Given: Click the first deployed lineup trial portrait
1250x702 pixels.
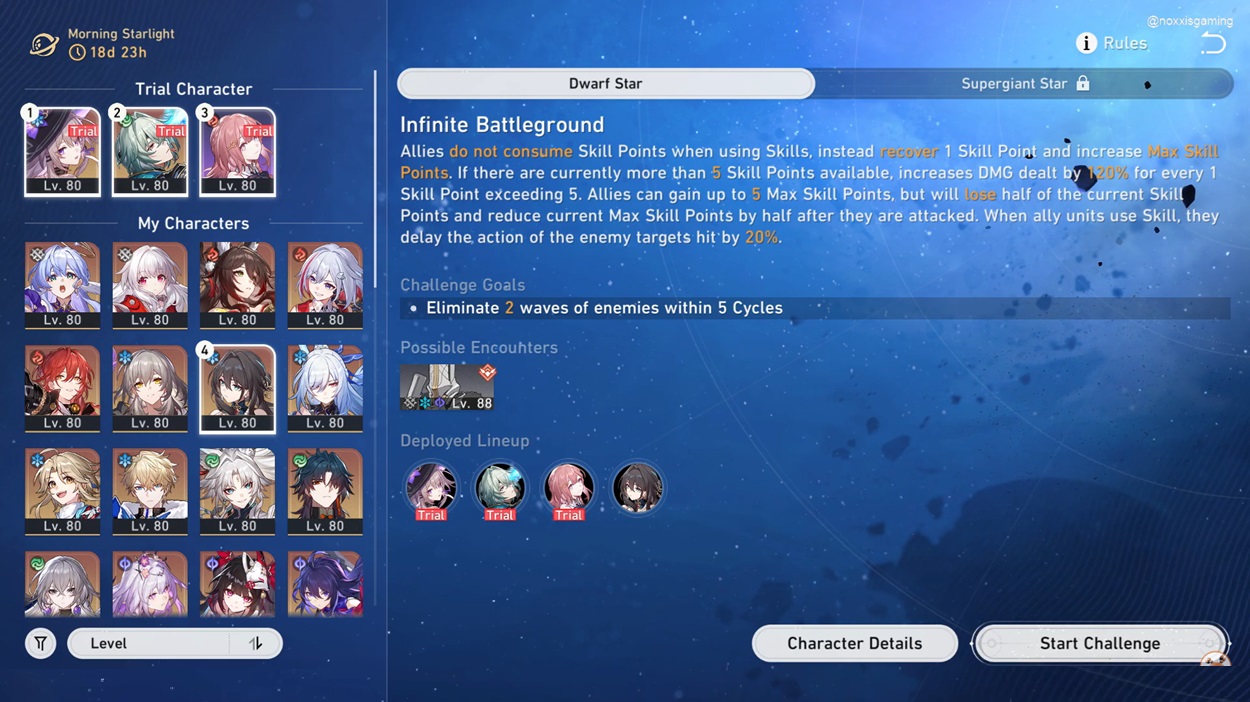Looking at the screenshot, I should pyautogui.click(x=431, y=488).
